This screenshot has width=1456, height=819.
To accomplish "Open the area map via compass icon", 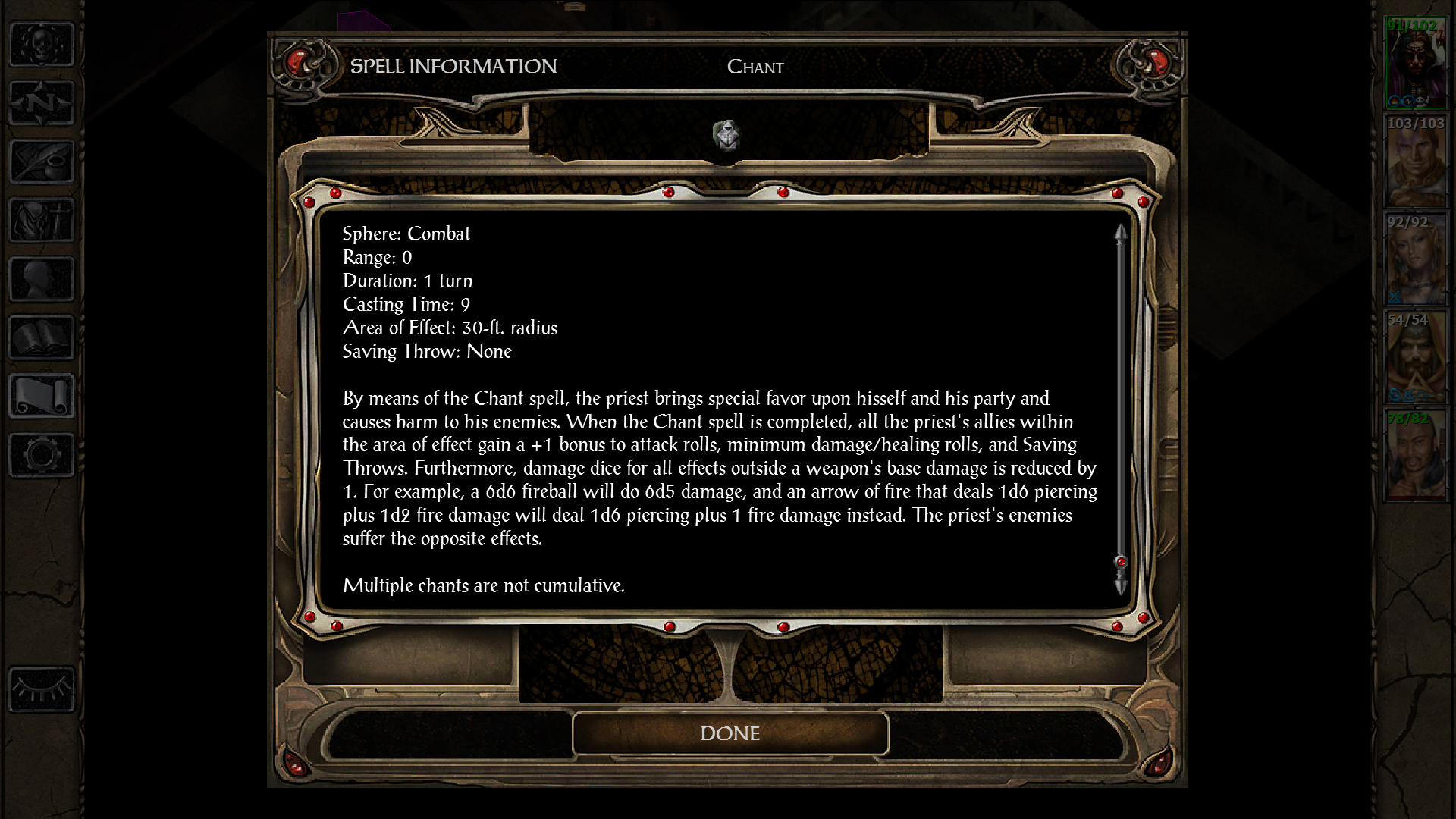I will [42, 102].
